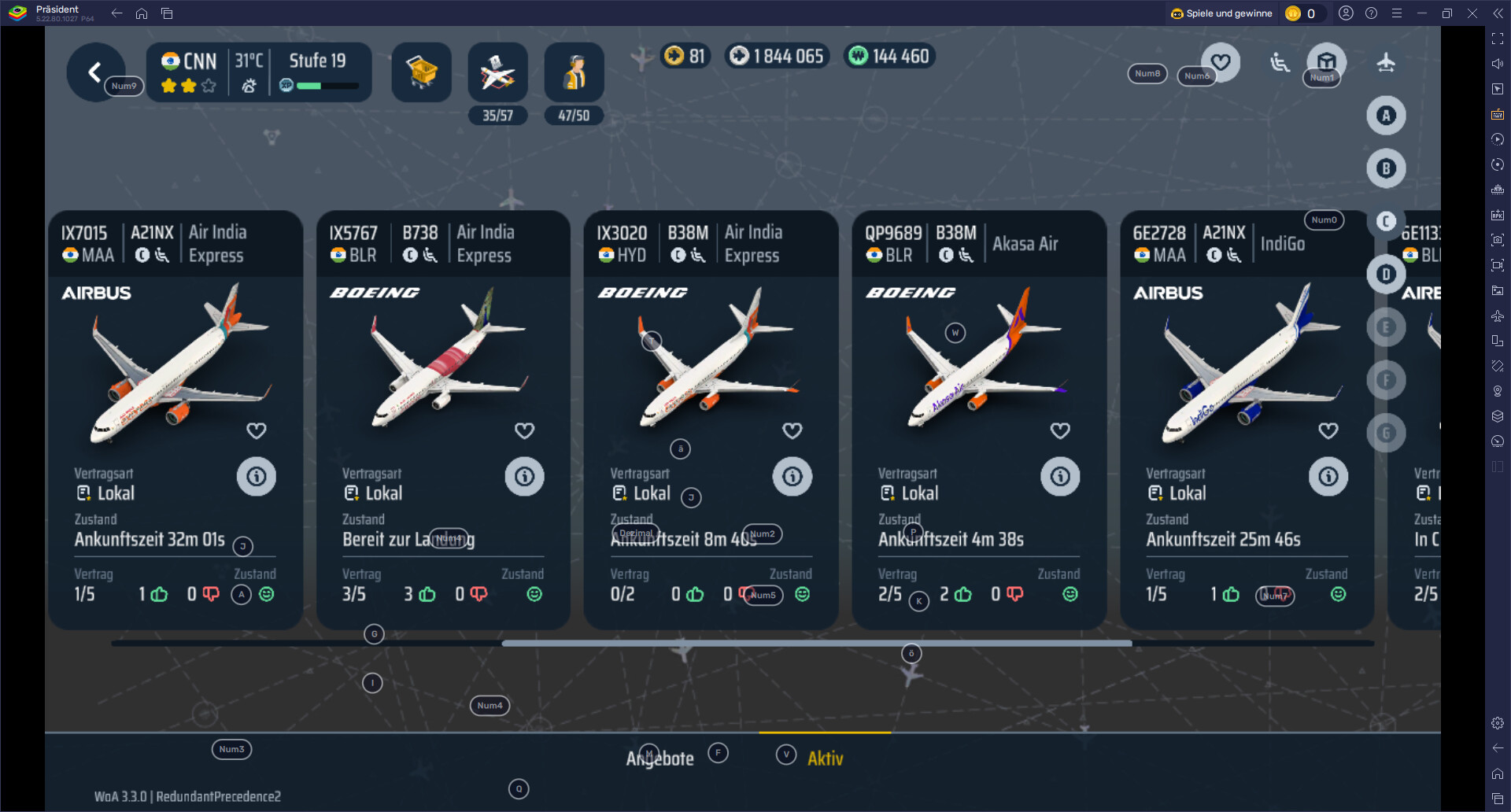
Task: Open the CNN airport level panel
Action: click(x=259, y=72)
